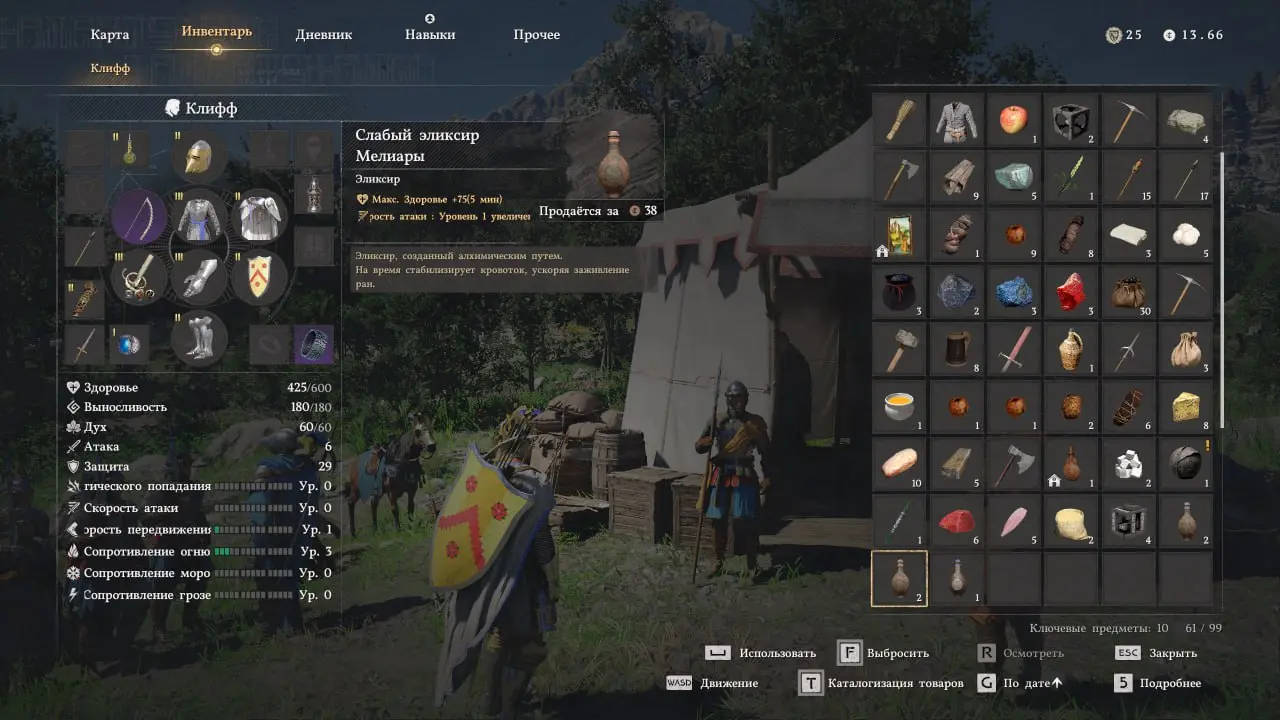Open the Навыки tab
This screenshot has width=1280, height=720.
click(430, 35)
